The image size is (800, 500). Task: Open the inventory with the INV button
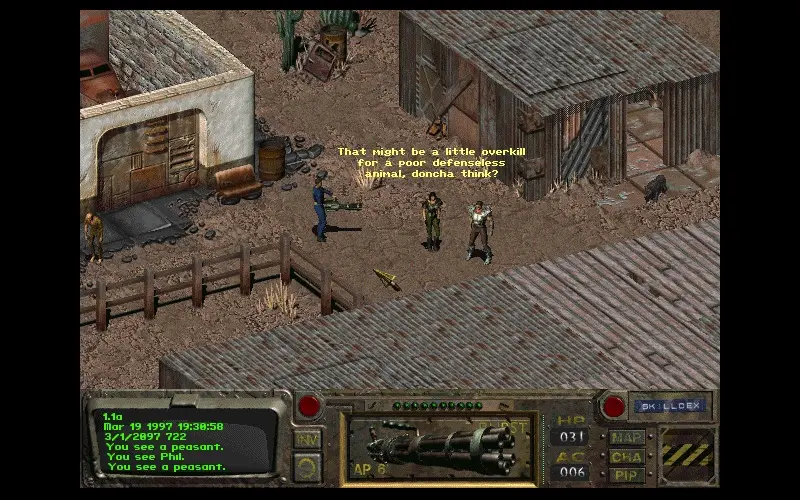308,439
